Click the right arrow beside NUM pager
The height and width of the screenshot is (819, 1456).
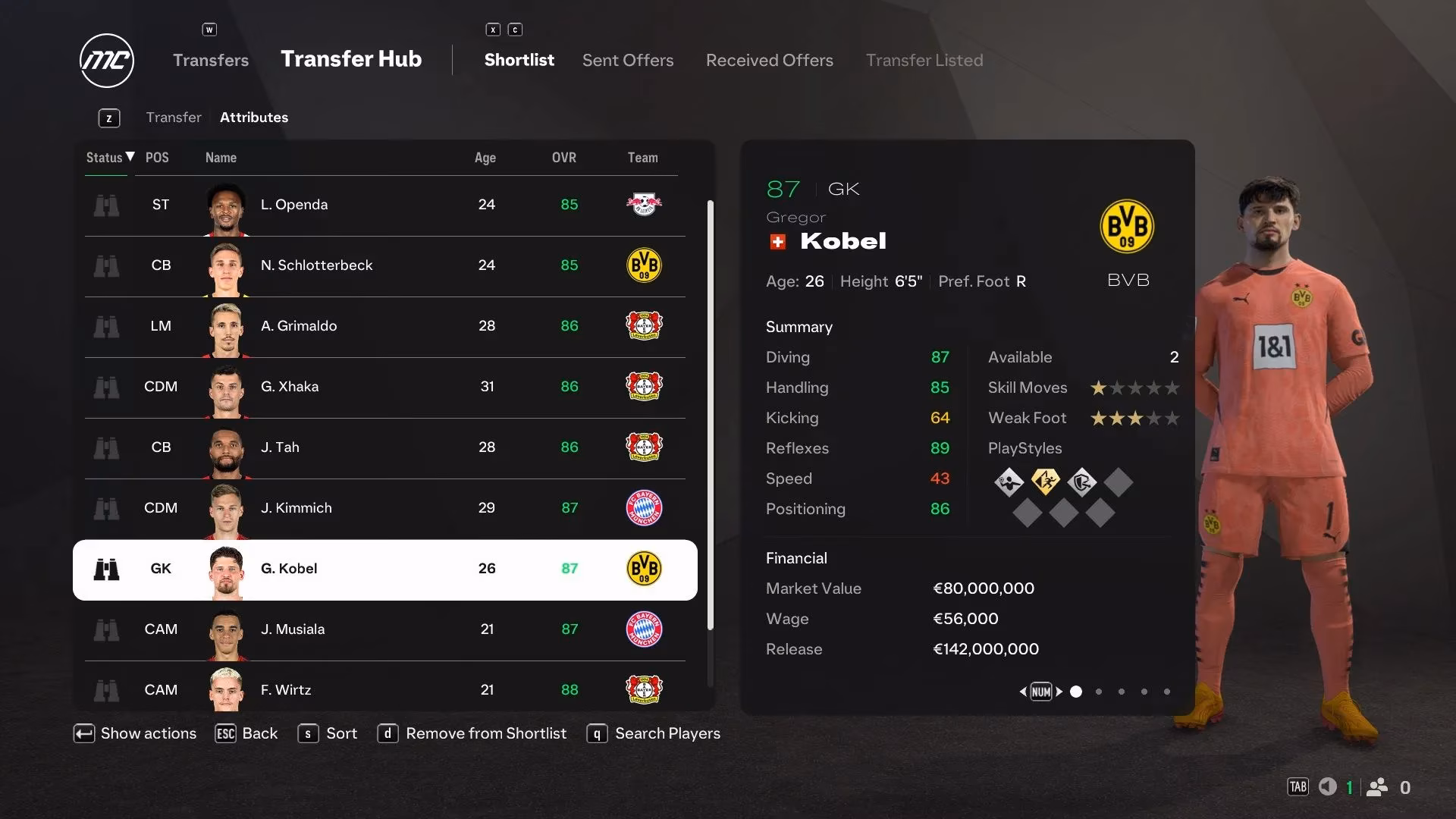pos(1059,692)
